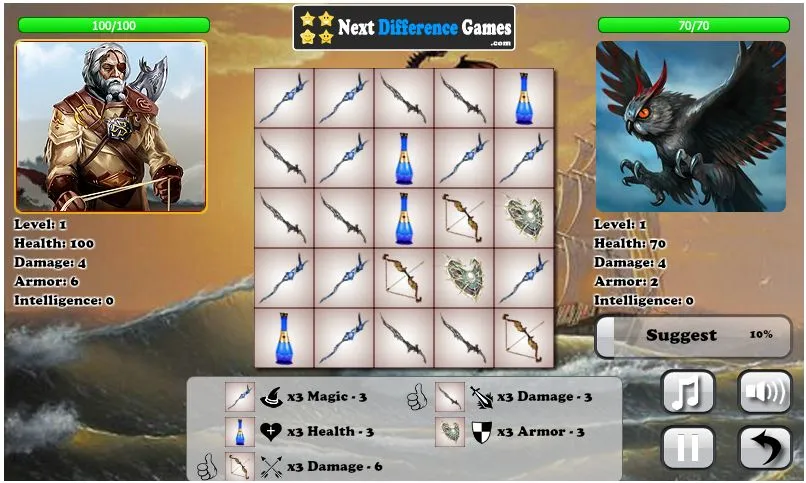
Task: Toggle the background music note button
Action: click(688, 391)
